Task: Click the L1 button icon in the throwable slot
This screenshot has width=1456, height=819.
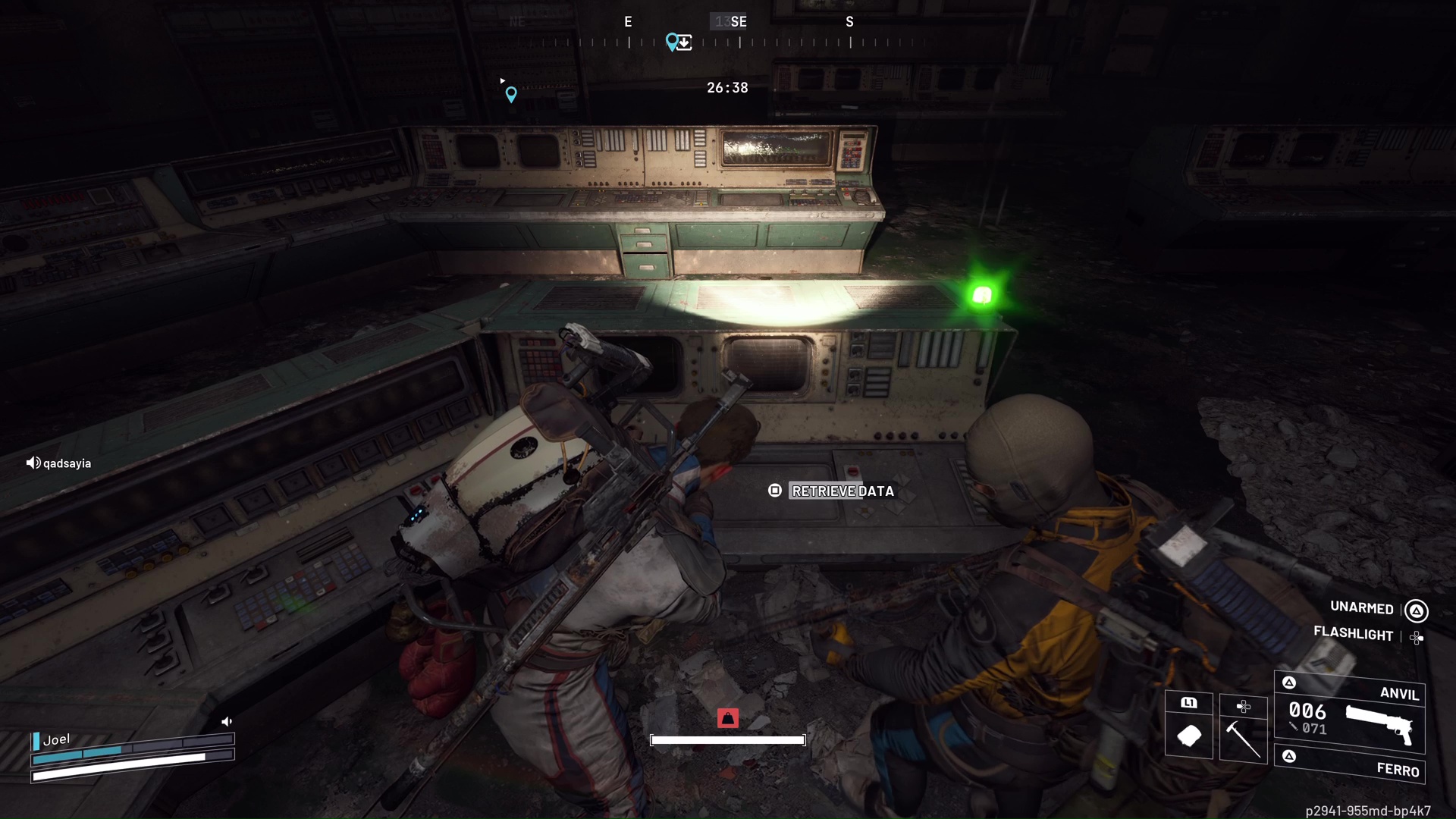Action: (1189, 703)
